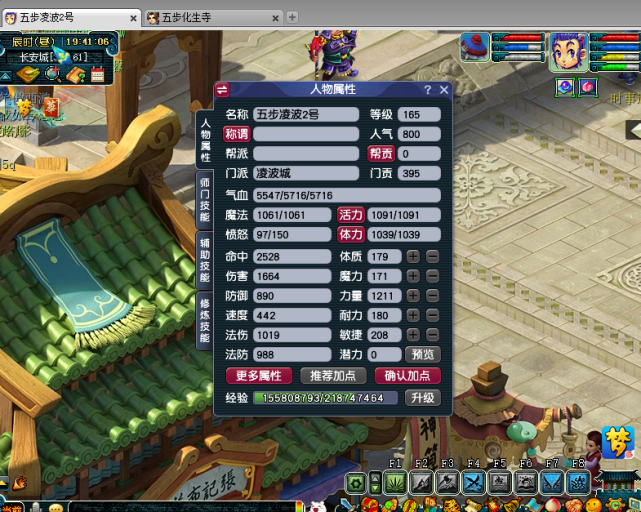This screenshot has height=512, width=641.
Task: Select the 修炼技能 tab
Action: coord(204,319)
